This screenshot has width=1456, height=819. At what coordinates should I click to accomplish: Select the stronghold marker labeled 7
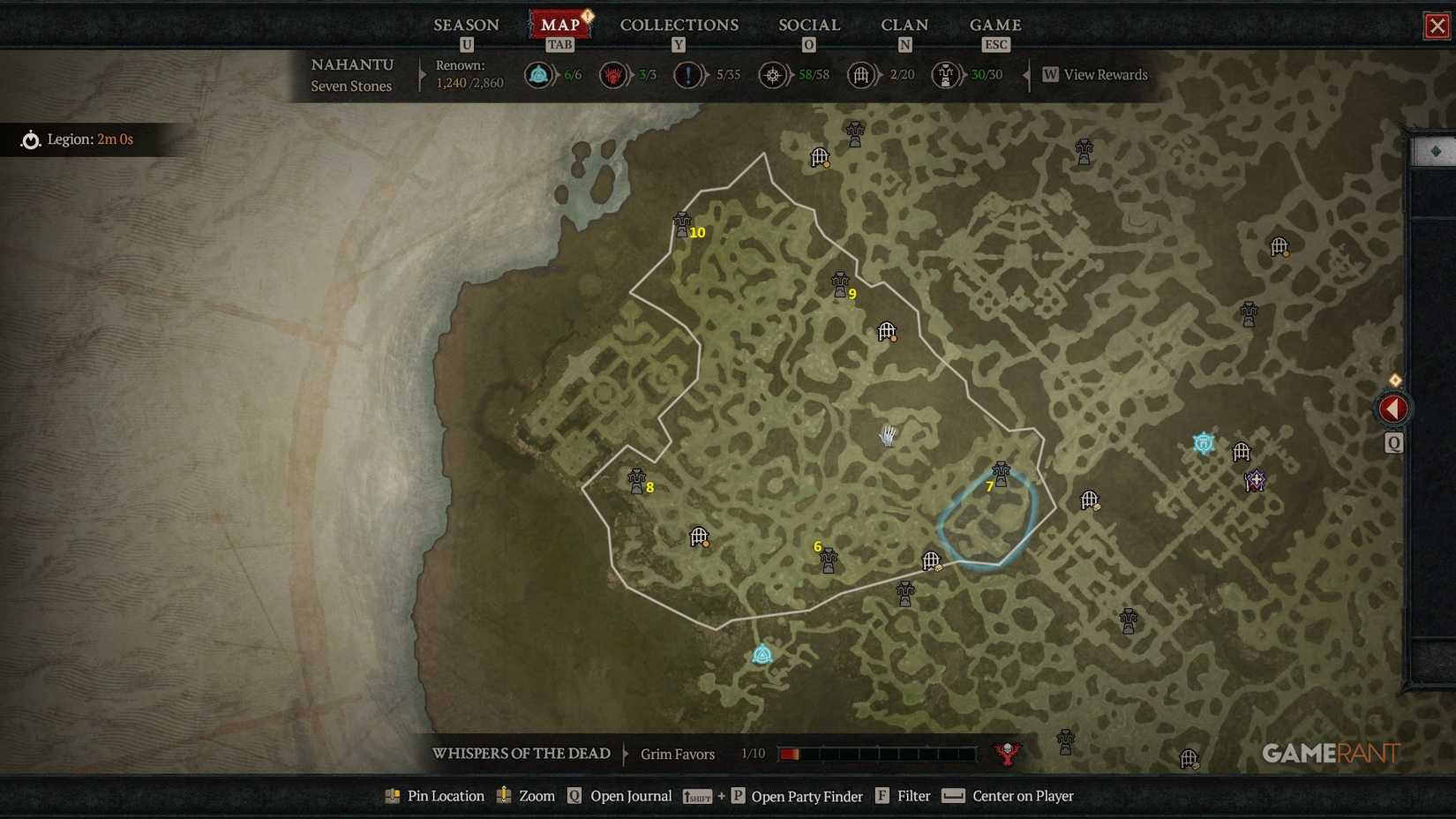point(1002,472)
